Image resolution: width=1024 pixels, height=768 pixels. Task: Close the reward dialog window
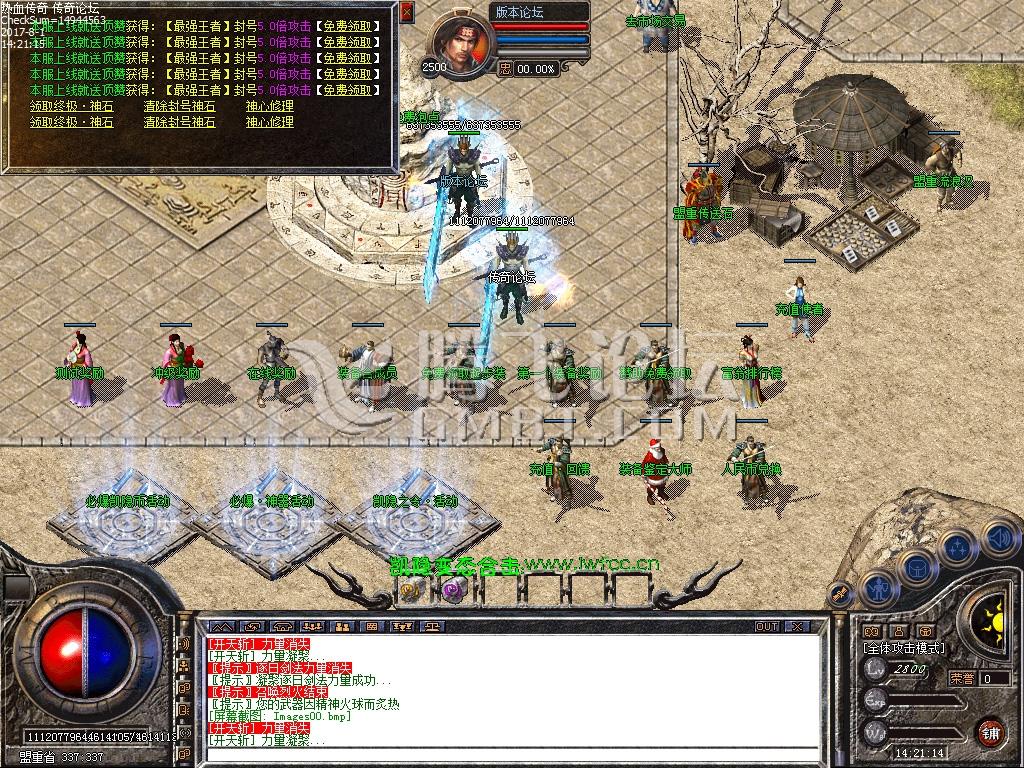[x=406, y=12]
